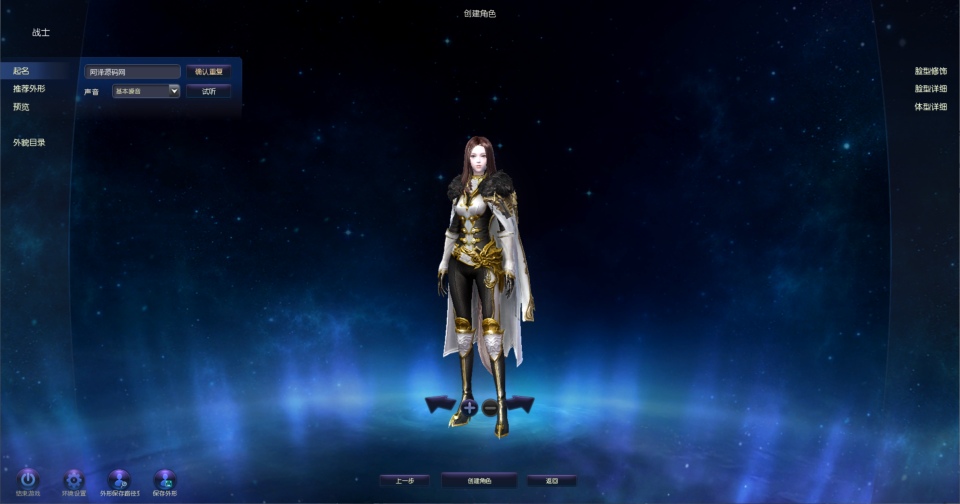Check the name with 确认重复 button
960x504 pixels.
pyautogui.click(x=209, y=72)
